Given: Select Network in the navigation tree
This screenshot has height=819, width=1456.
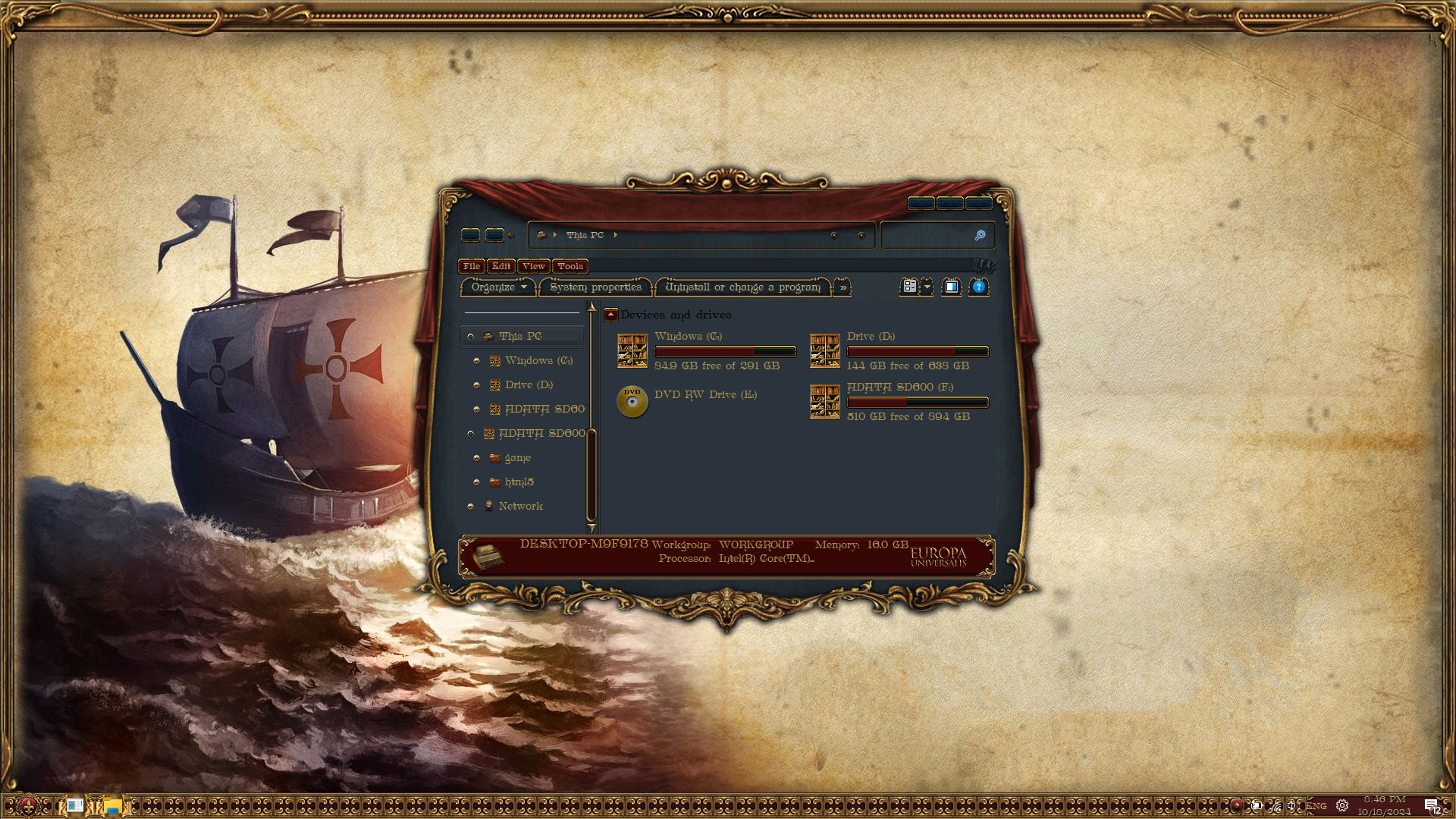Looking at the screenshot, I should (520, 507).
